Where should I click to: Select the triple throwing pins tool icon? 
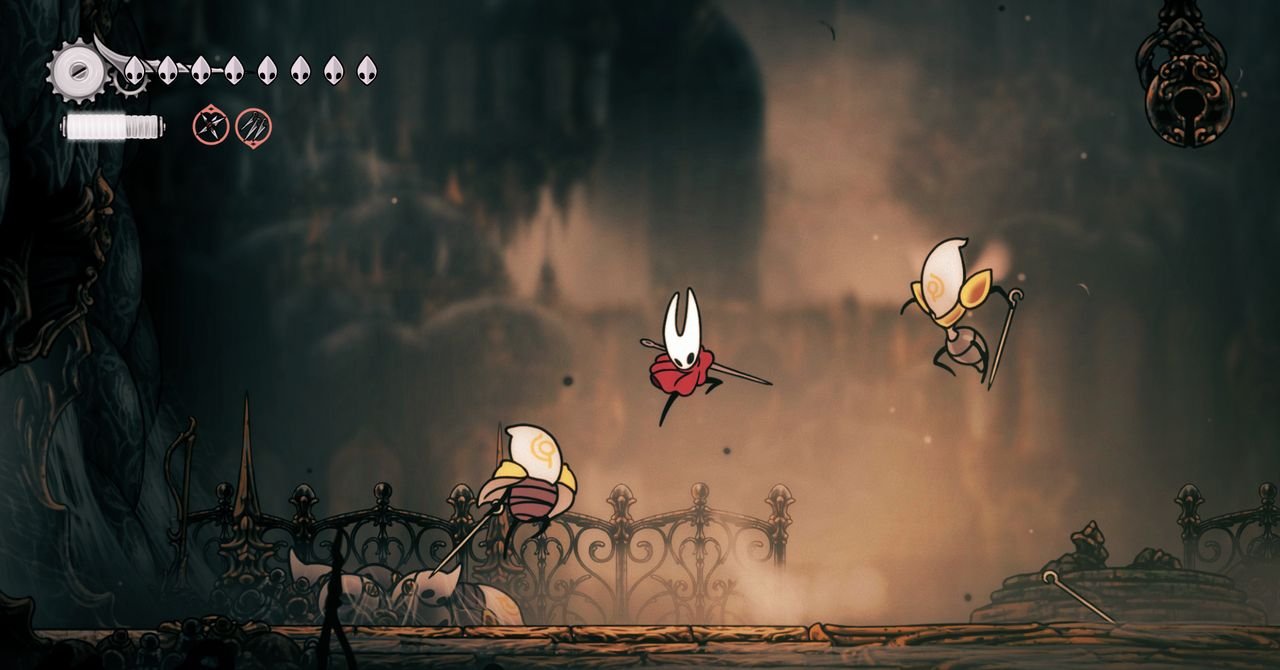tap(253, 127)
